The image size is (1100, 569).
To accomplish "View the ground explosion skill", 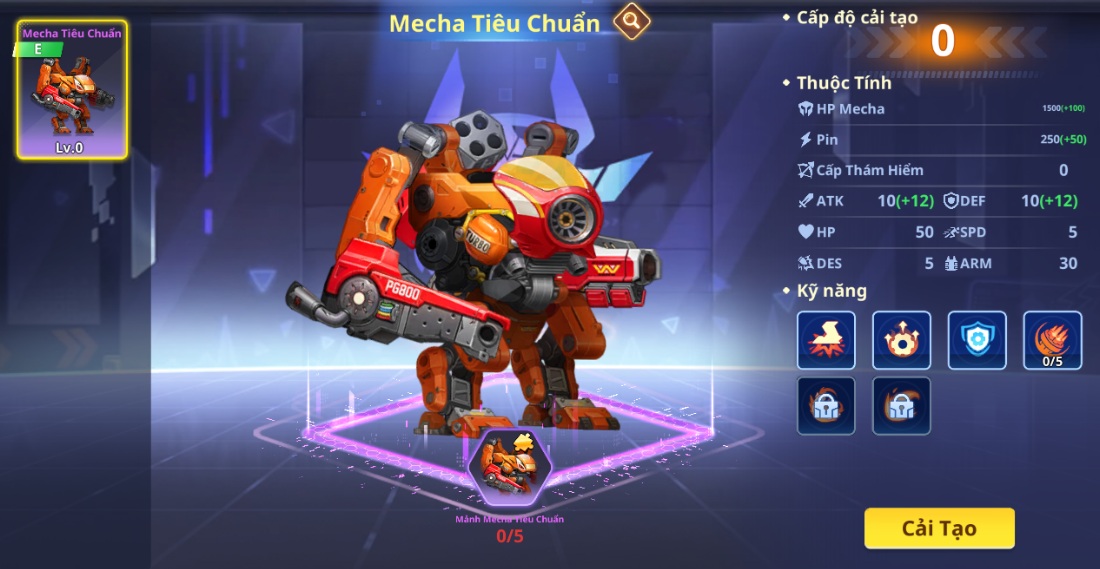I will point(826,340).
